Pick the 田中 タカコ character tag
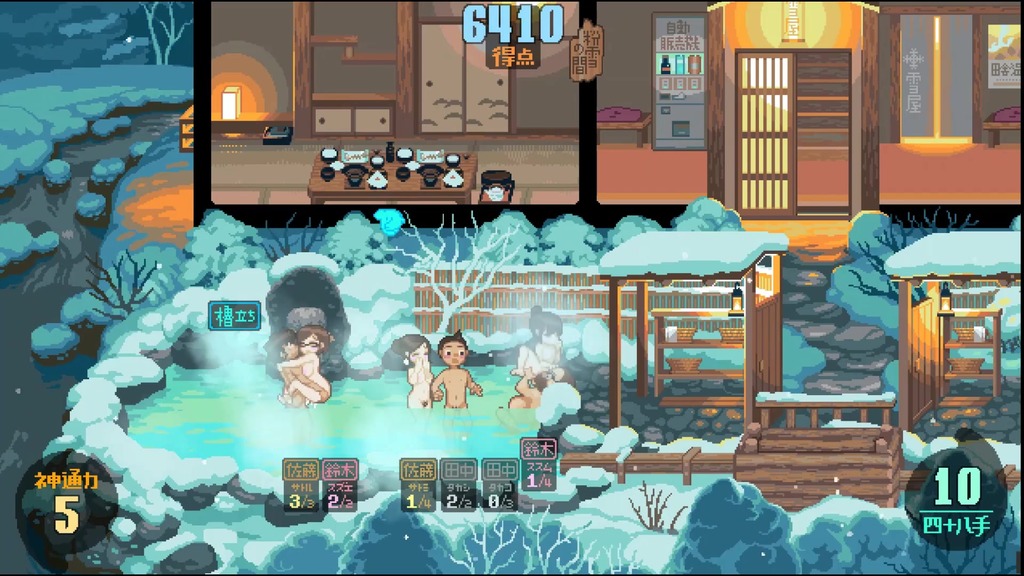The width and height of the screenshot is (1024, 576). [497, 486]
